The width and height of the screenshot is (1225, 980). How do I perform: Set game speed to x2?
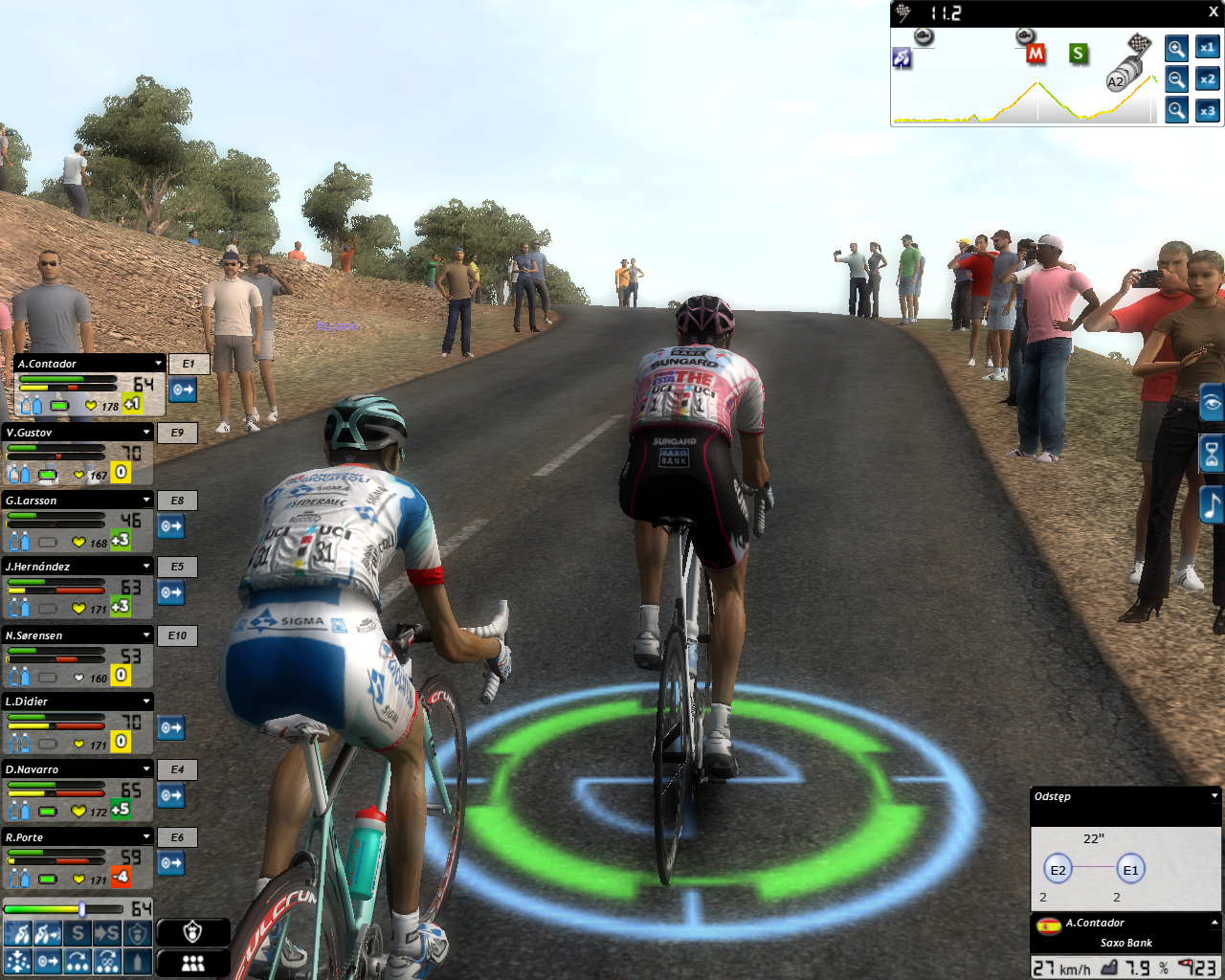click(1207, 79)
